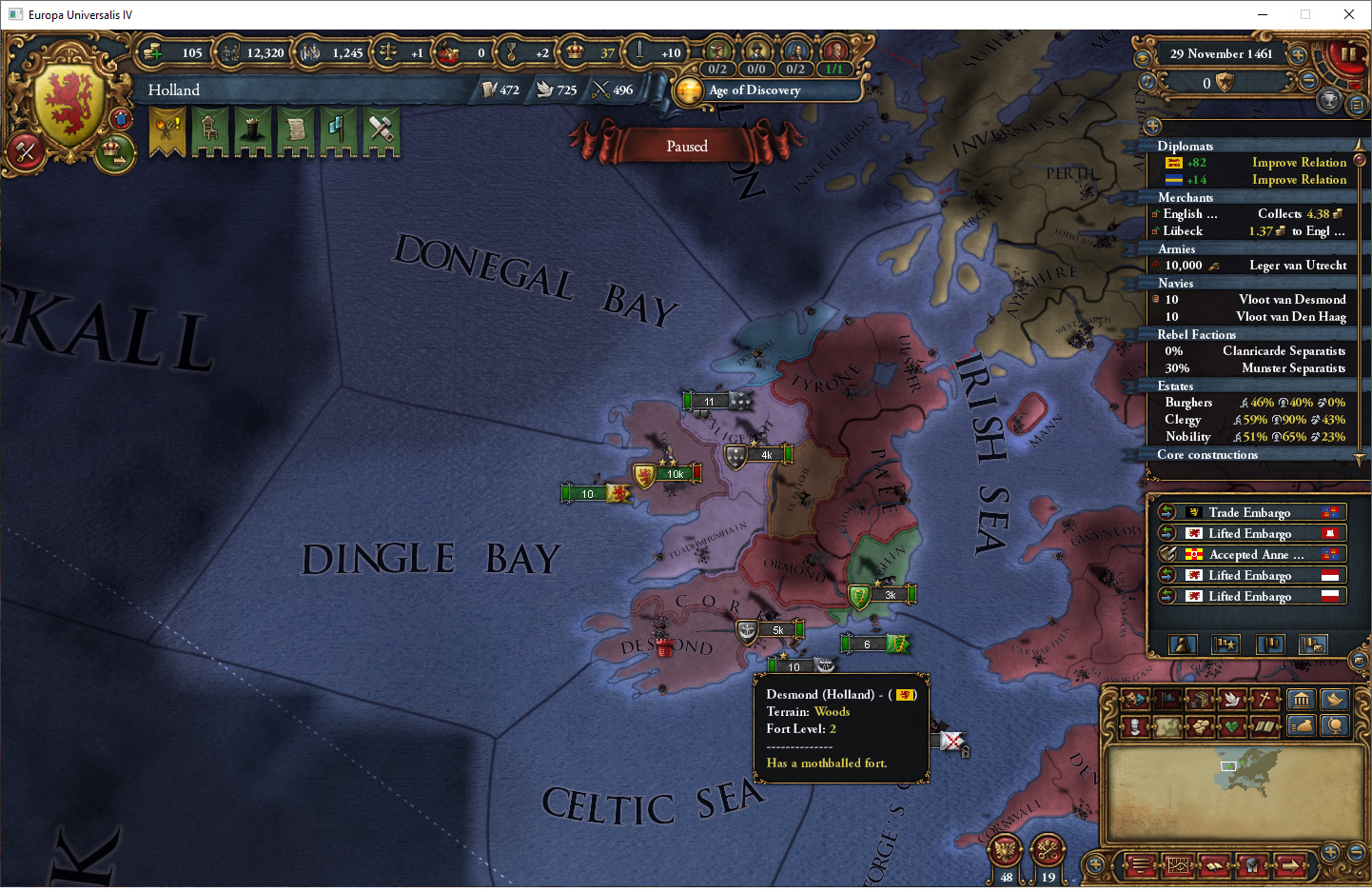Switch to the dove-icon map mode

coord(1232,700)
